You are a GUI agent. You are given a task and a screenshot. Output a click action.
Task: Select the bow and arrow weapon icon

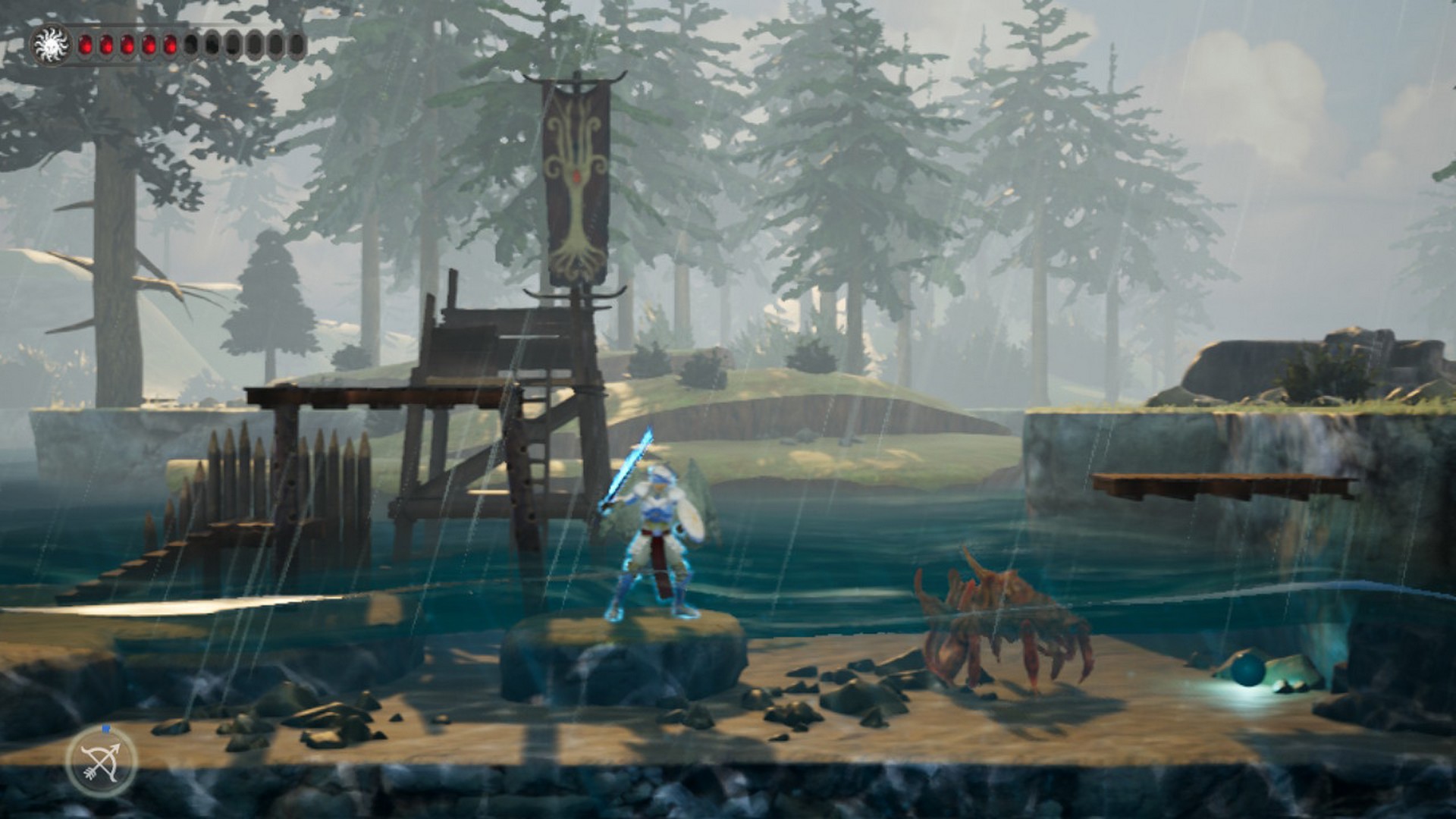coord(101,761)
